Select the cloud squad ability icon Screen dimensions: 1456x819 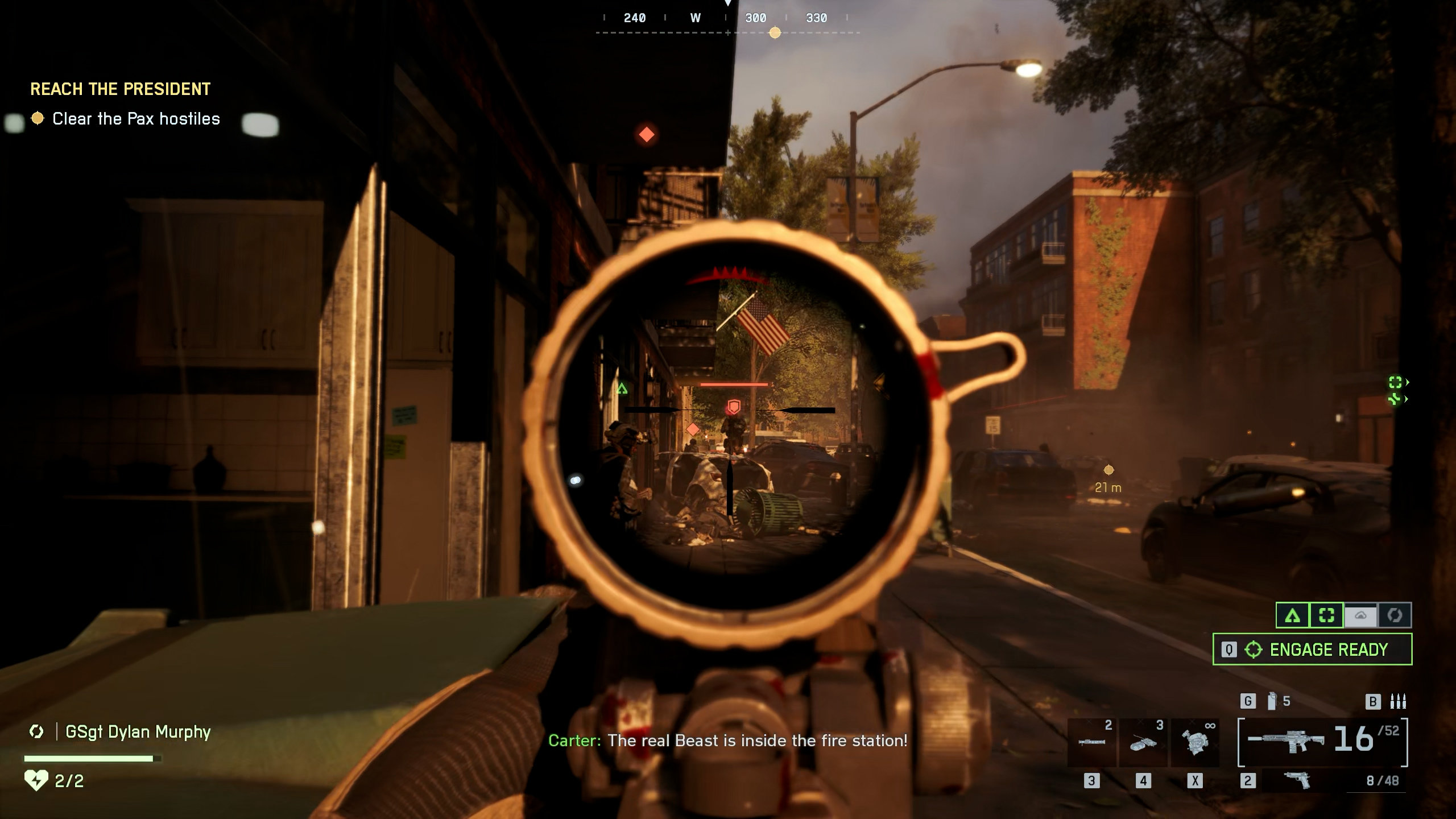pos(1360,615)
